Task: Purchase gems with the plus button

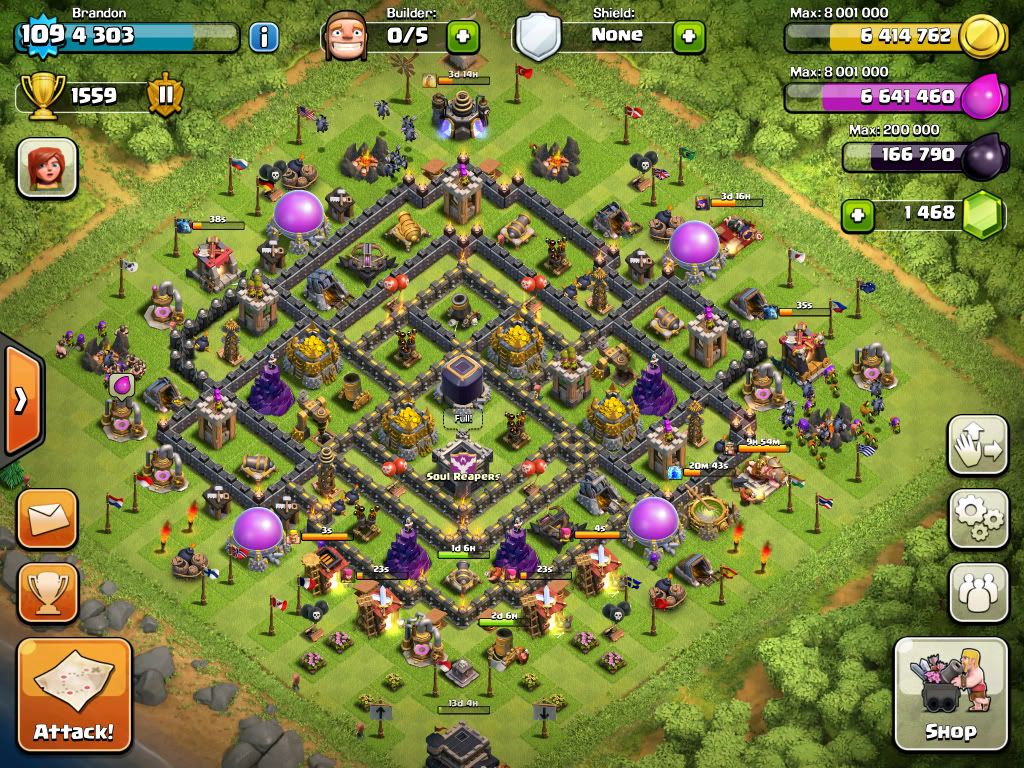Action: (x=856, y=214)
